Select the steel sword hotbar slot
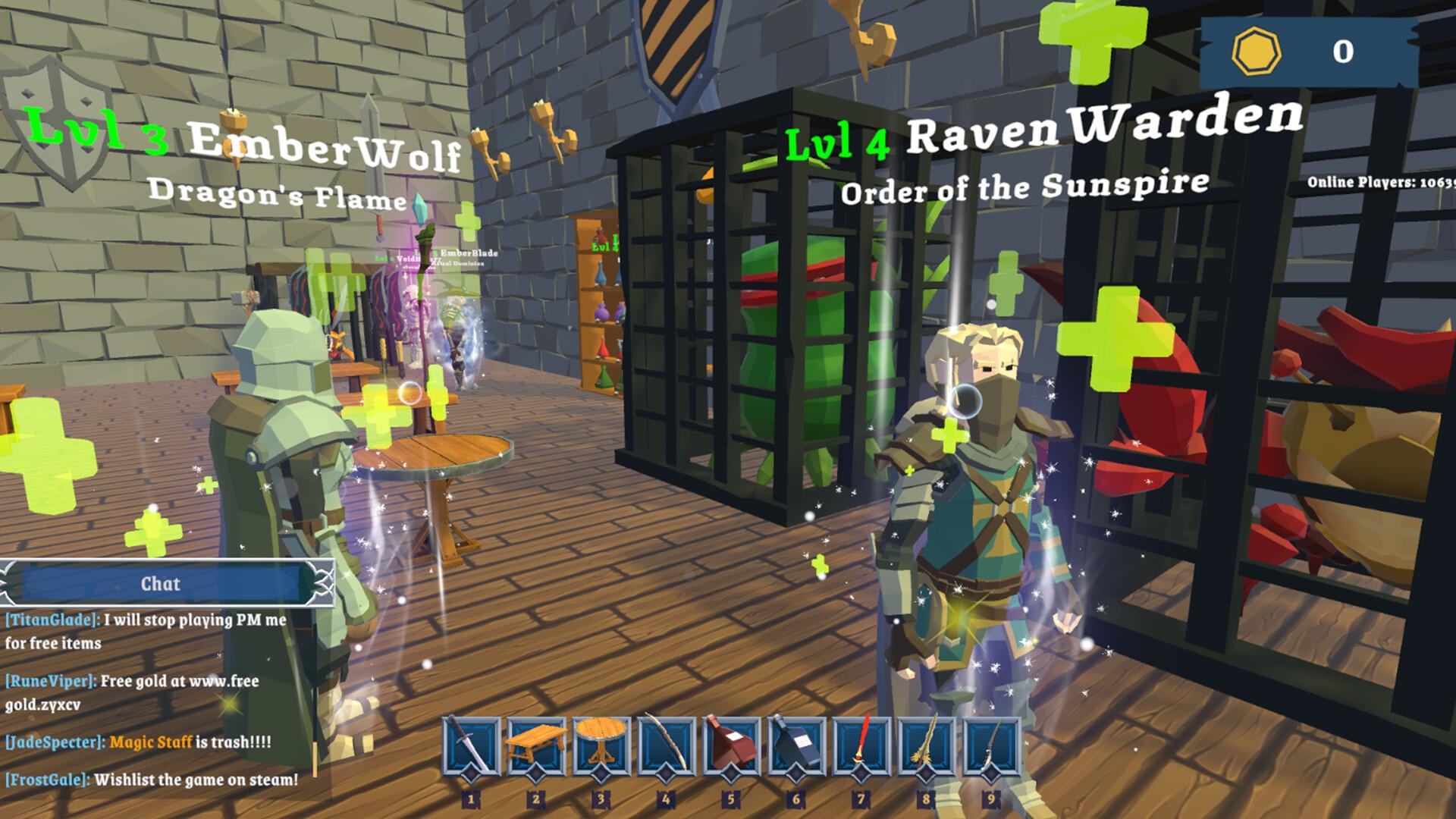Image resolution: width=1456 pixels, height=819 pixels. coord(470,748)
